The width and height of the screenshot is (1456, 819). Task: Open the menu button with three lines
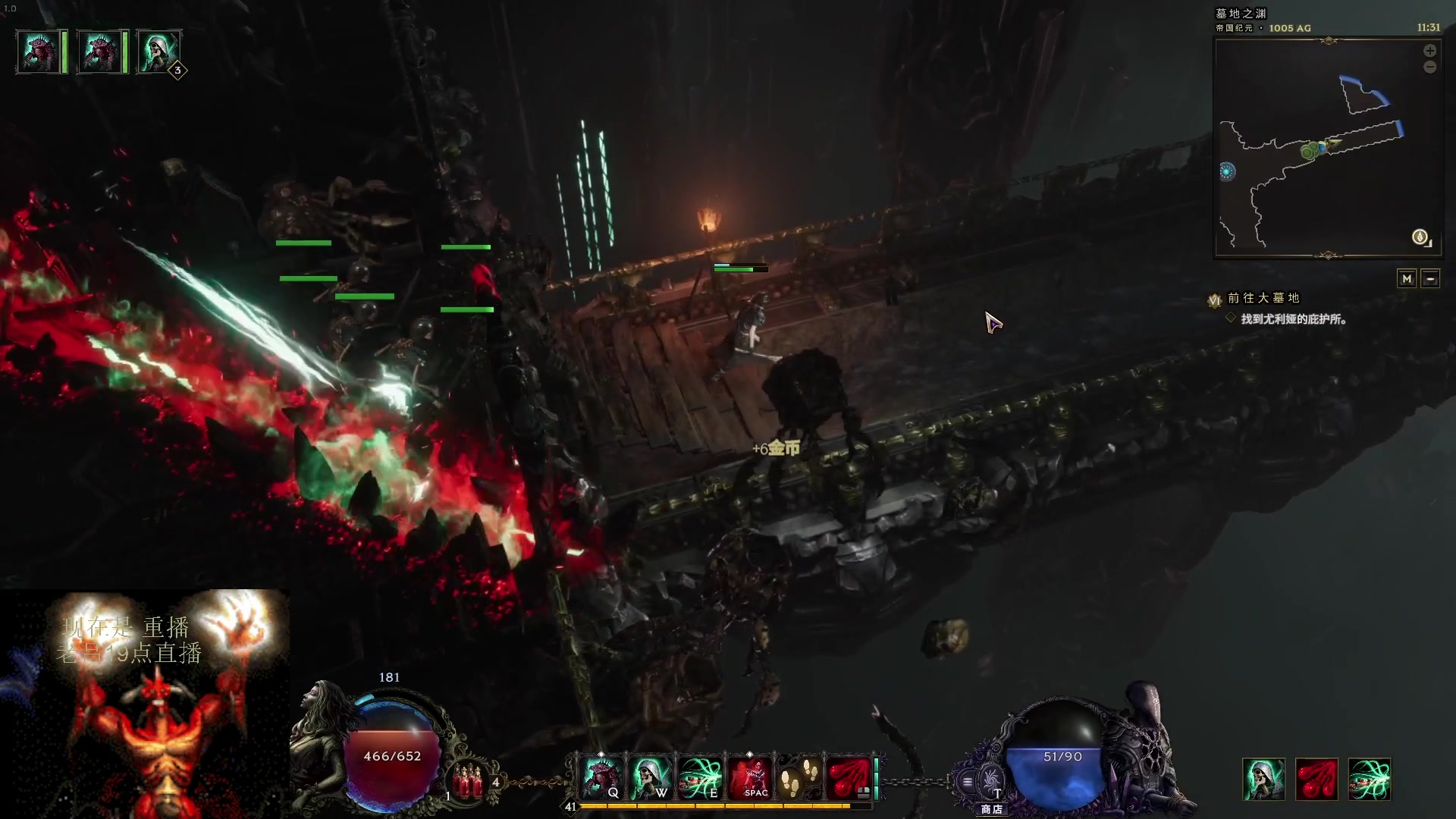[968, 781]
